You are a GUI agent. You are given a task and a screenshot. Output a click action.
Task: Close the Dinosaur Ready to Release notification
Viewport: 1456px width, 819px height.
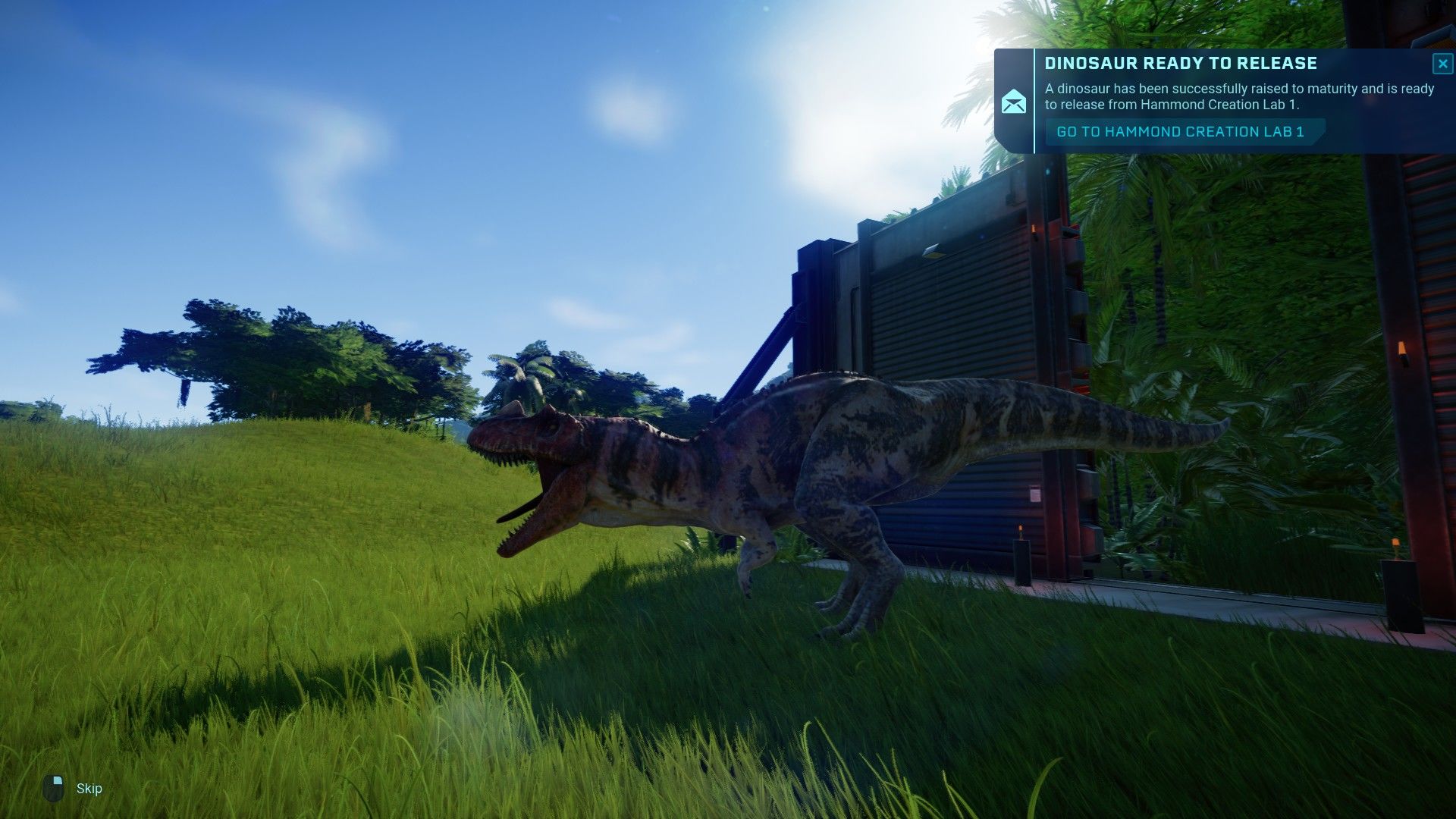(1442, 64)
